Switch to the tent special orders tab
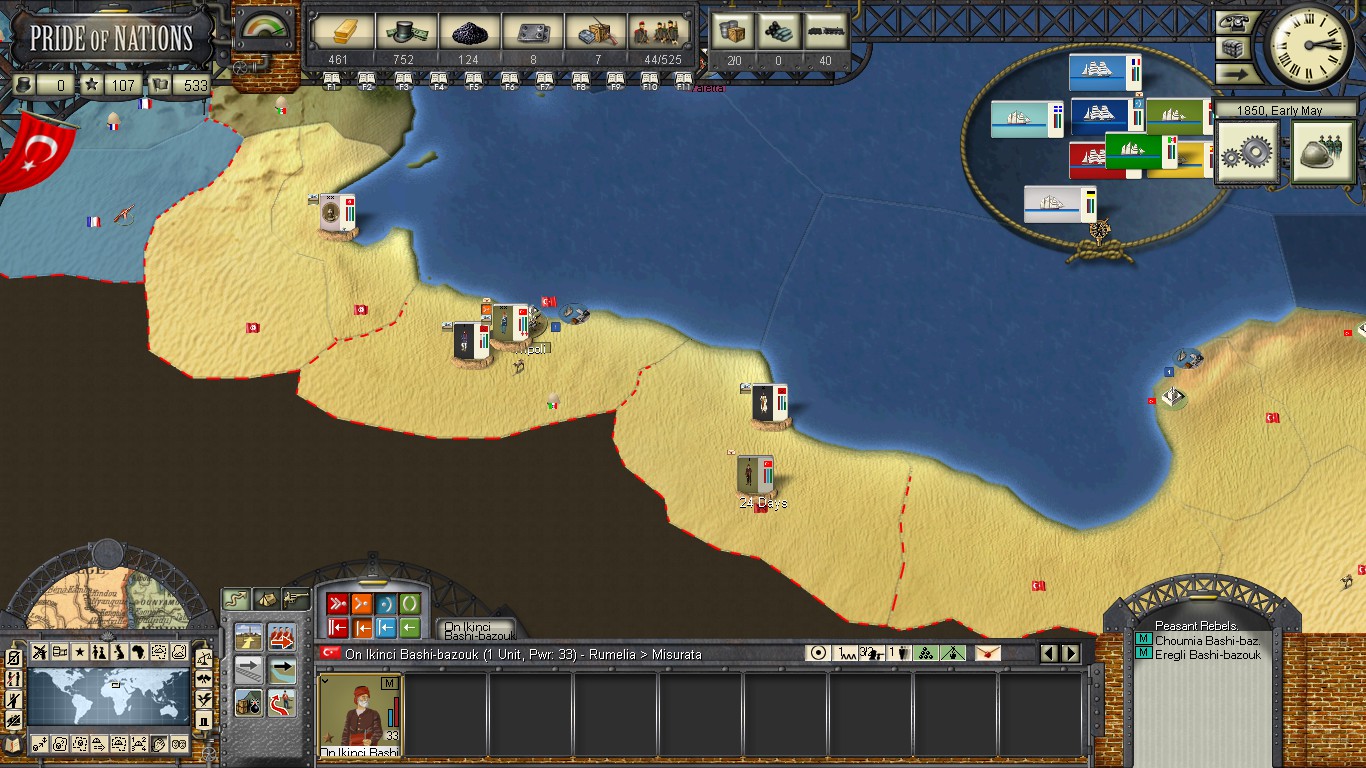Screen dimensions: 1366x768 click(x=266, y=599)
